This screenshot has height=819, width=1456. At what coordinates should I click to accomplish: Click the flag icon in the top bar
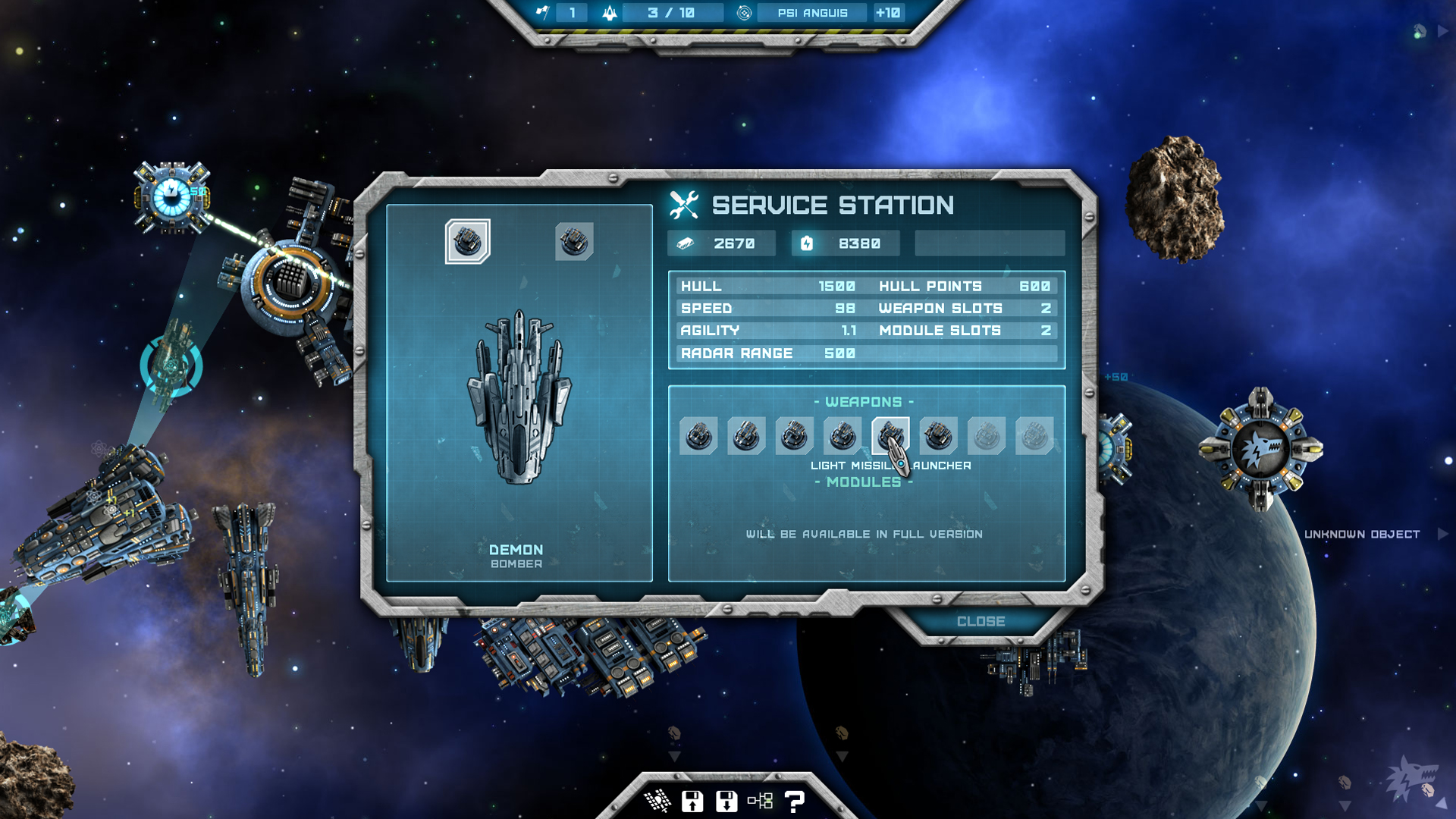(x=542, y=13)
